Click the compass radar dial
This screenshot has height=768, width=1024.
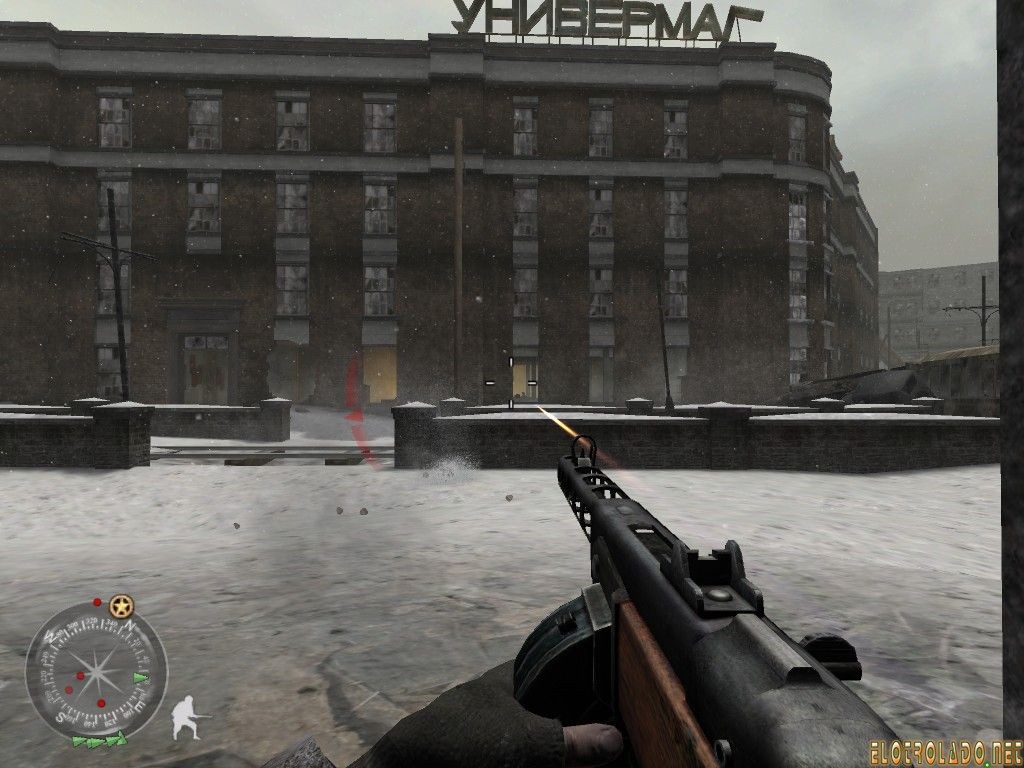coord(96,670)
